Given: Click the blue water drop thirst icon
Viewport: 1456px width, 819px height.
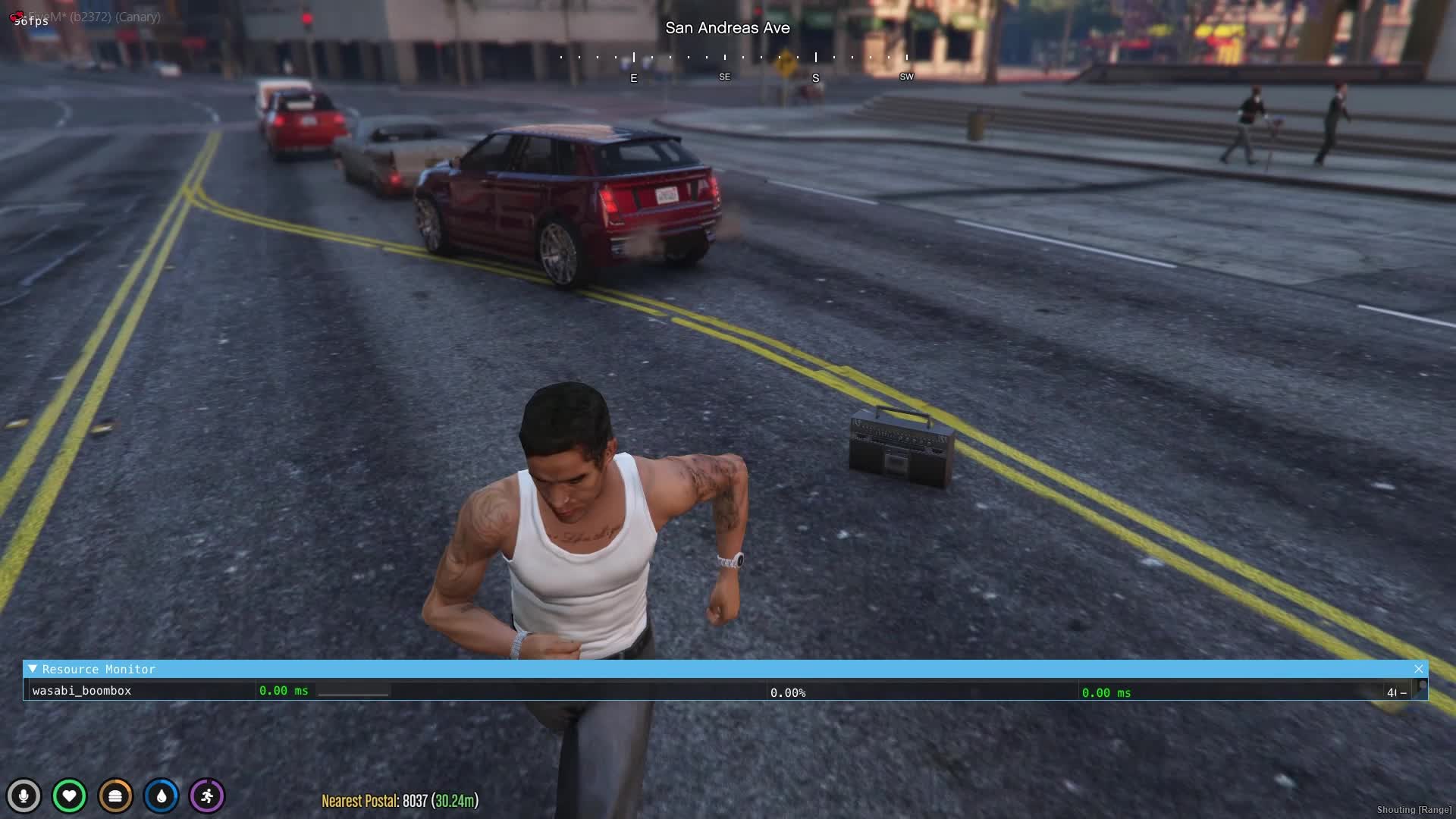Looking at the screenshot, I should tap(162, 796).
